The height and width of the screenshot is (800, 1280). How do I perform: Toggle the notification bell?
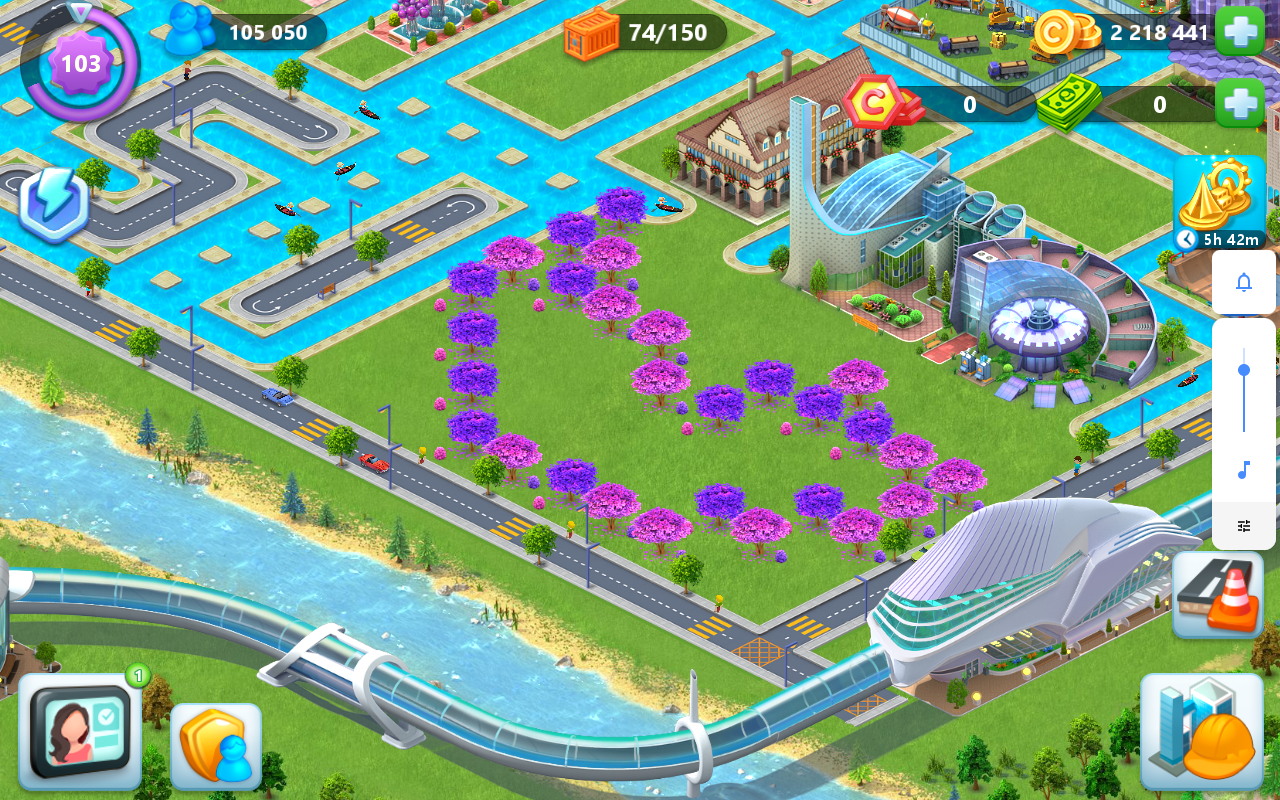coord(1244,282)
